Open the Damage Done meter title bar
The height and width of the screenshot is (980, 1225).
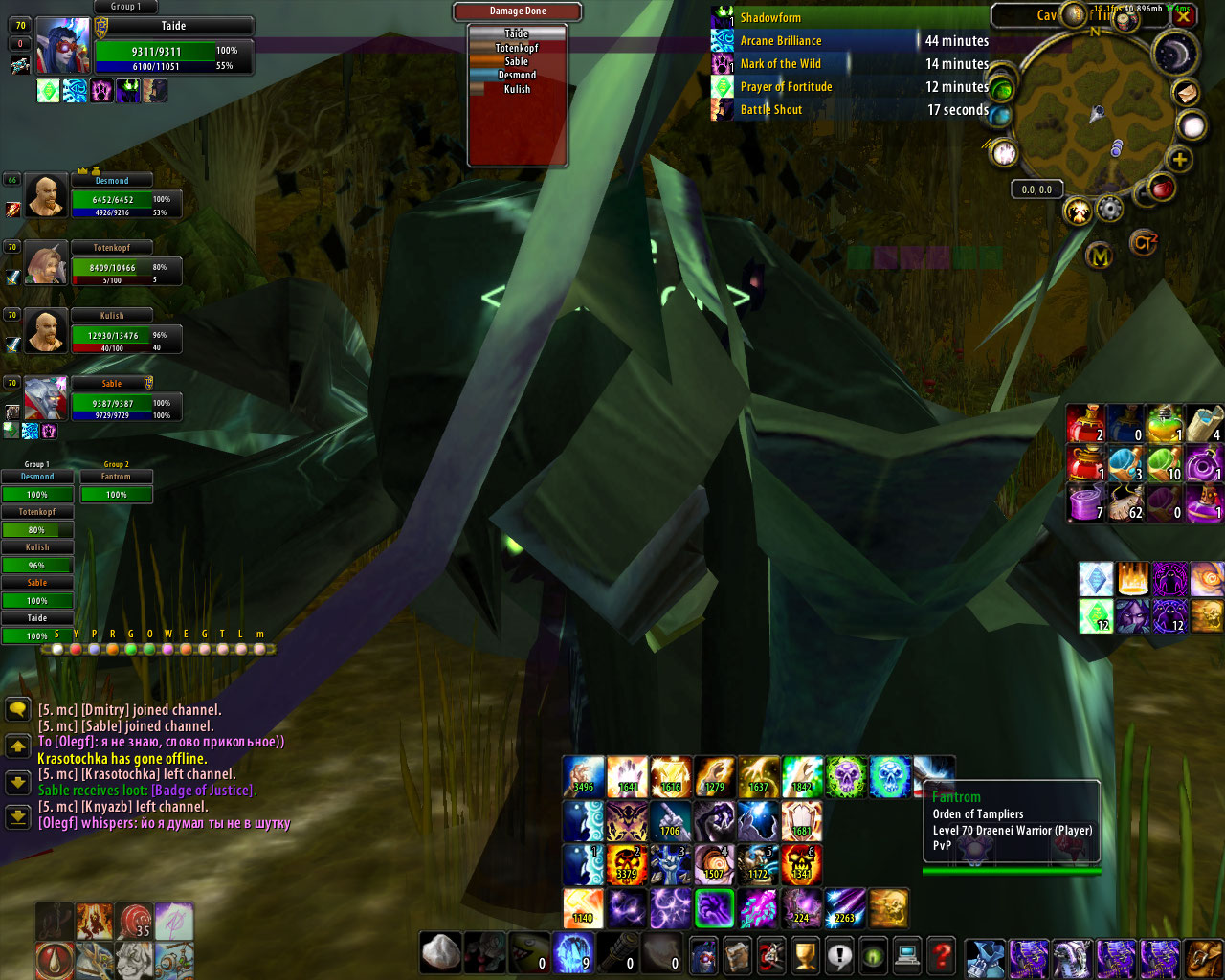tap(518, 11)
